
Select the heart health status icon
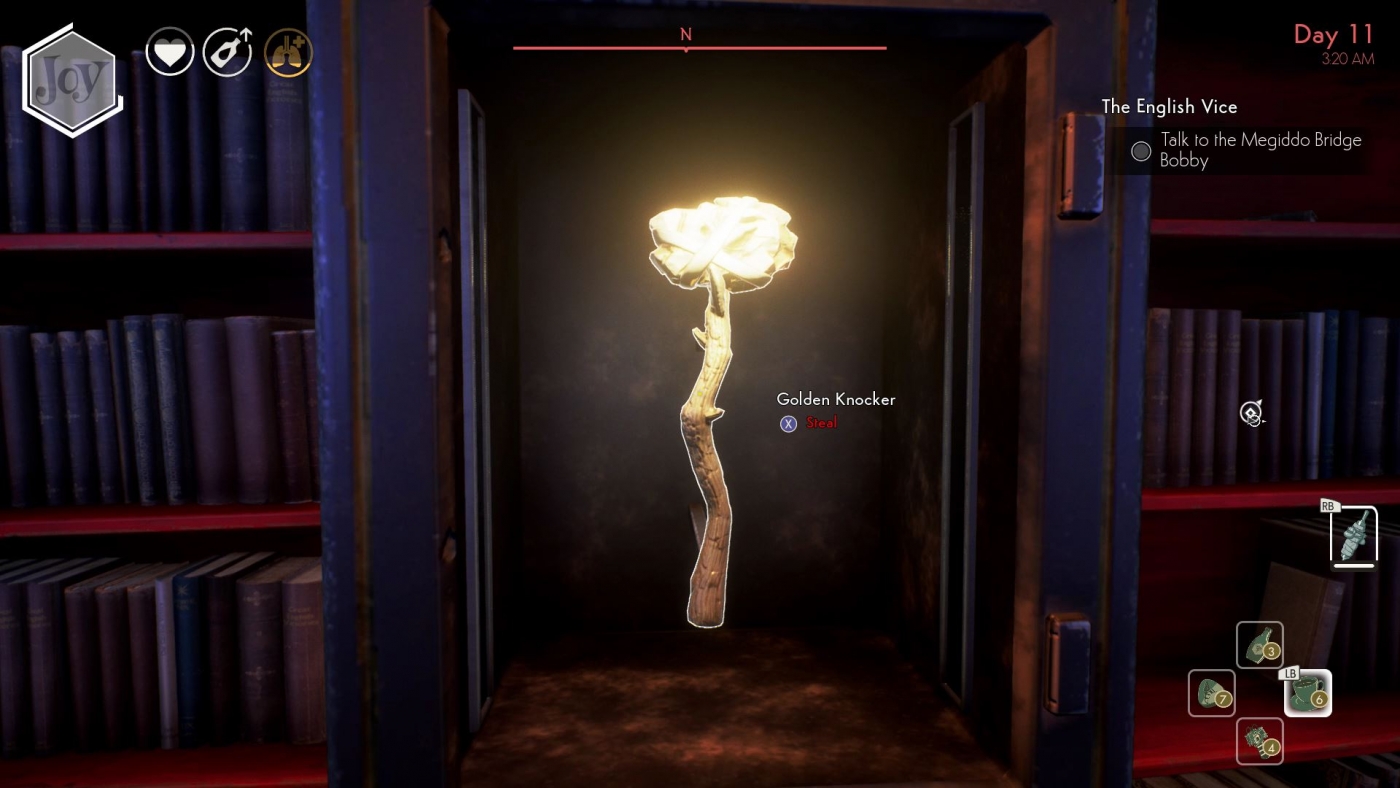point(170,51)
